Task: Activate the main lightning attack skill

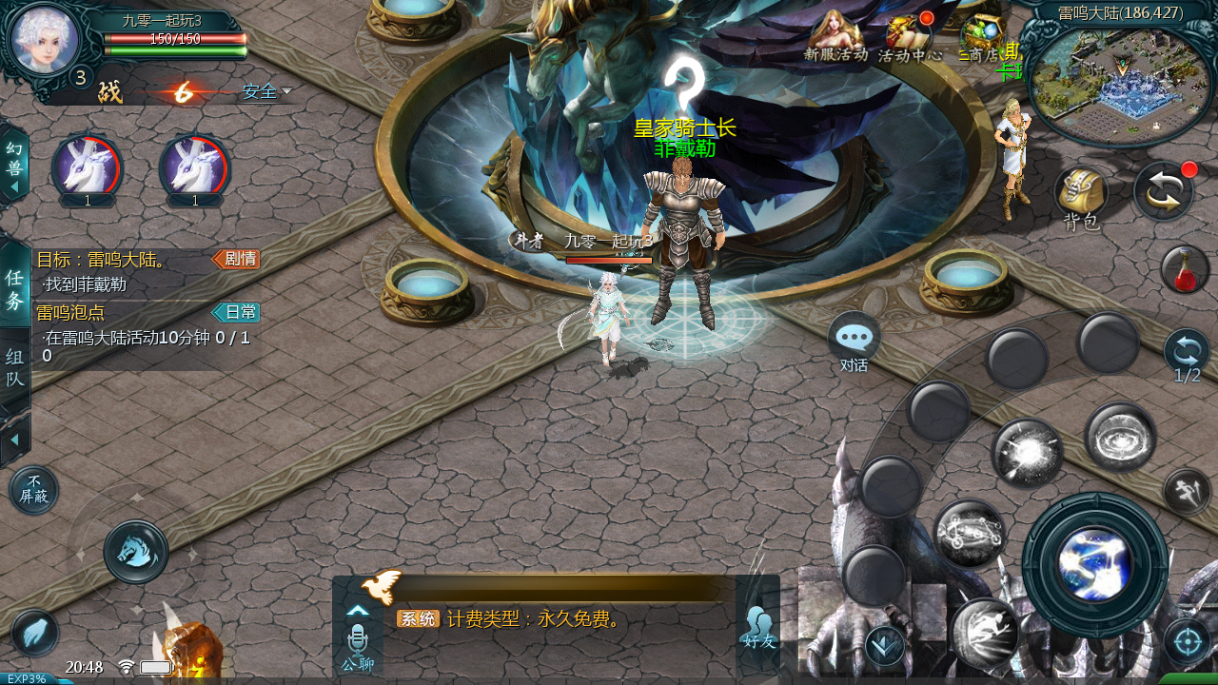Action: (1095, 564)
